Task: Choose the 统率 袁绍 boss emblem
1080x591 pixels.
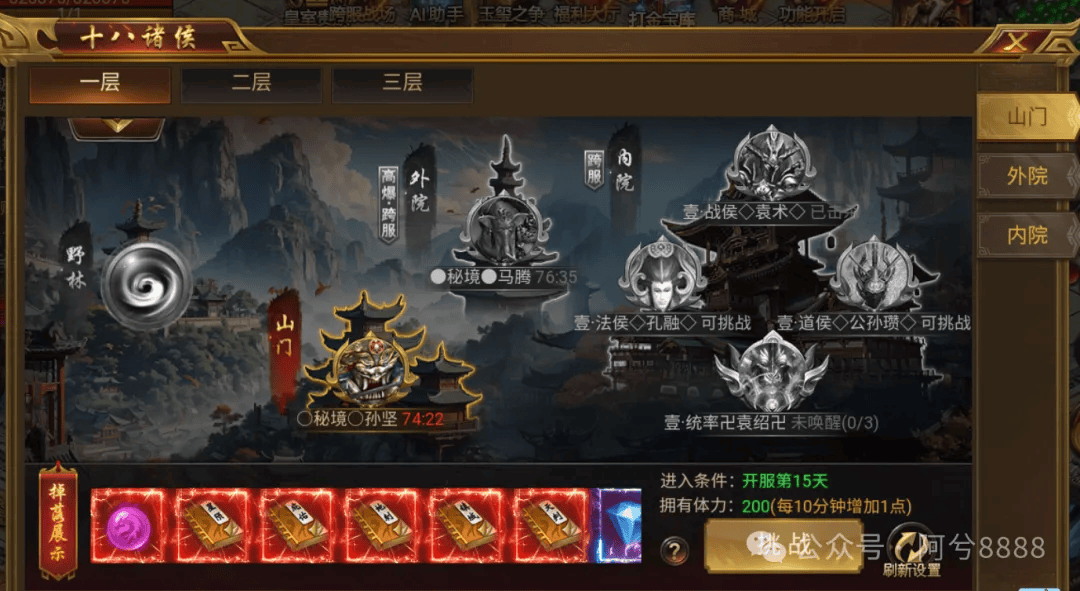Action: 771,372
